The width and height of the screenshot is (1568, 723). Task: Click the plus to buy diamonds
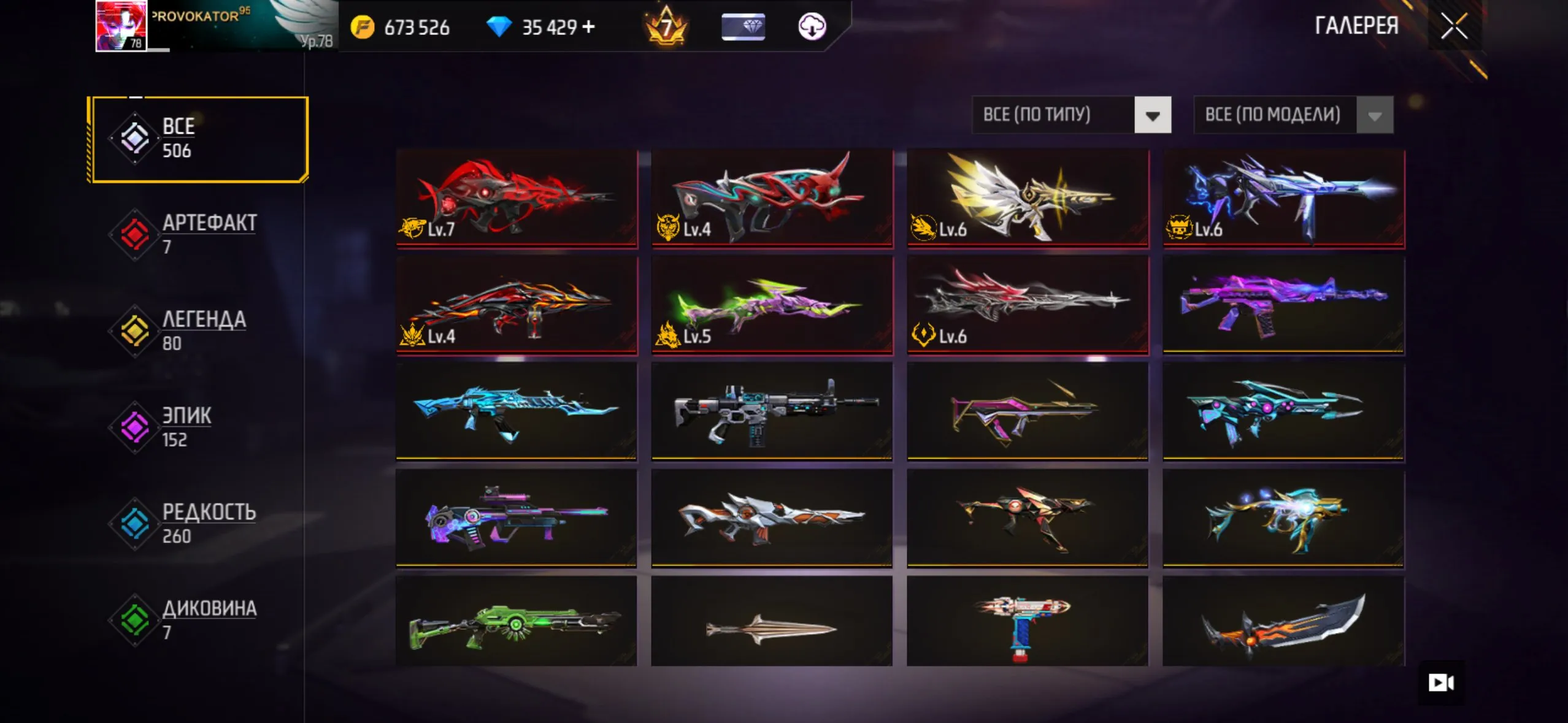tap(590, 26)
